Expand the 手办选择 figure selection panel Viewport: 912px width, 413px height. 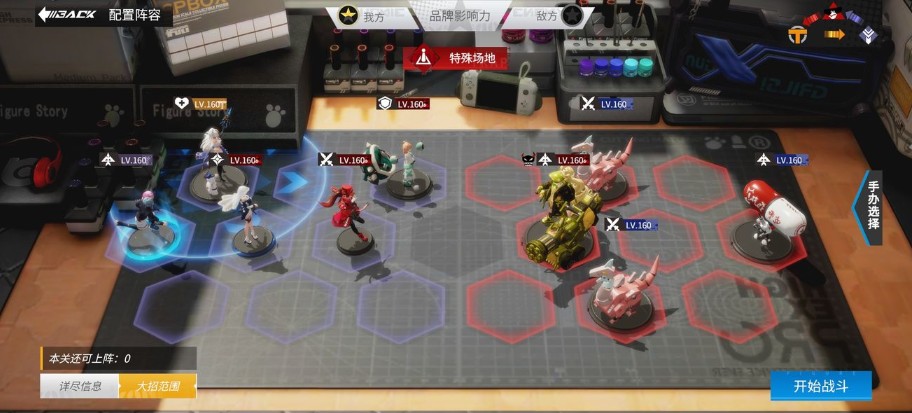click(x=871, y=207)
